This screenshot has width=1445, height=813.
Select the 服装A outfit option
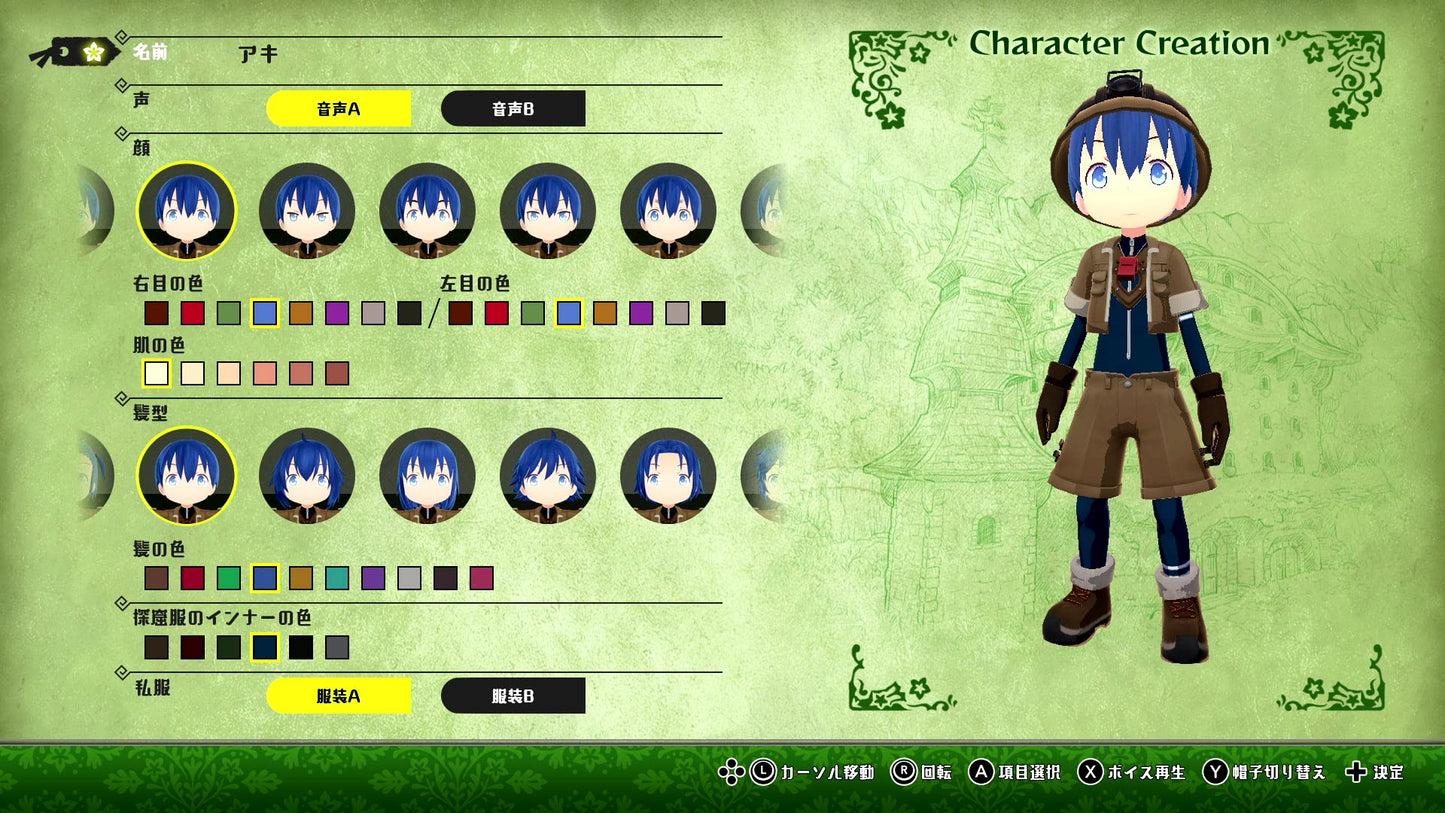(x=338, y=694)
